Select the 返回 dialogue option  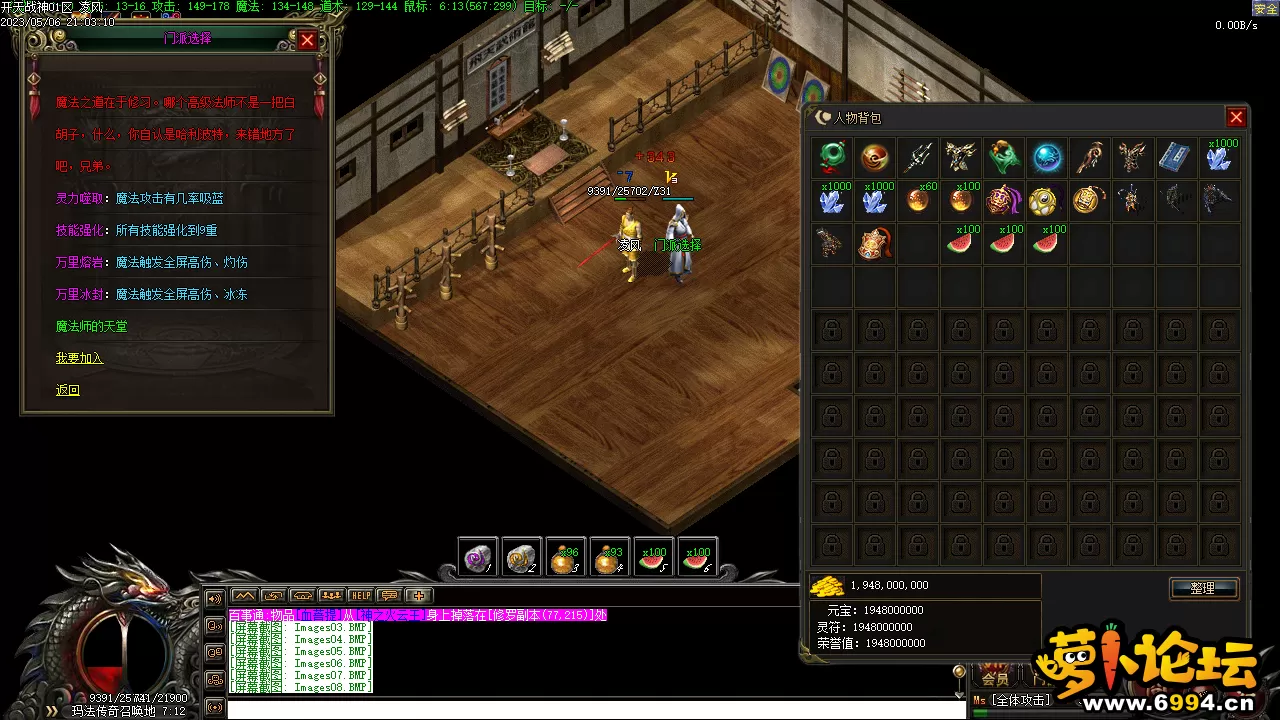pos(67,390)
